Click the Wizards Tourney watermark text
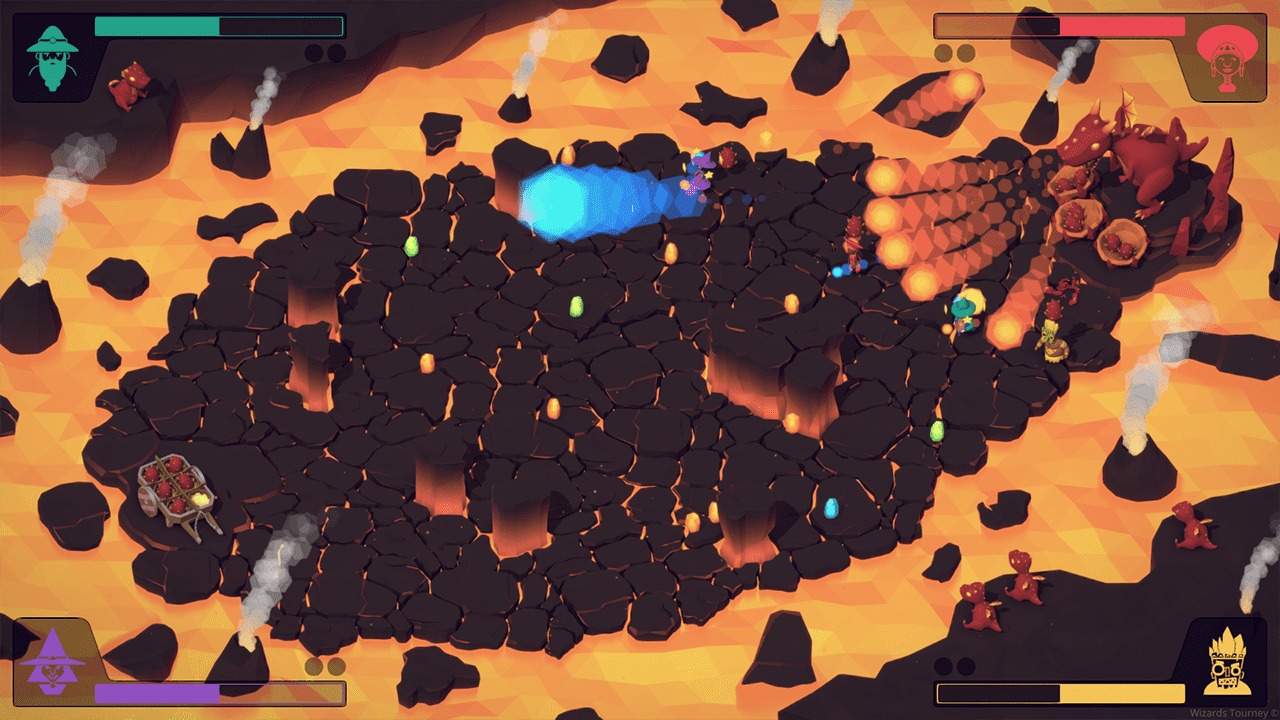 pos(1228,710)
